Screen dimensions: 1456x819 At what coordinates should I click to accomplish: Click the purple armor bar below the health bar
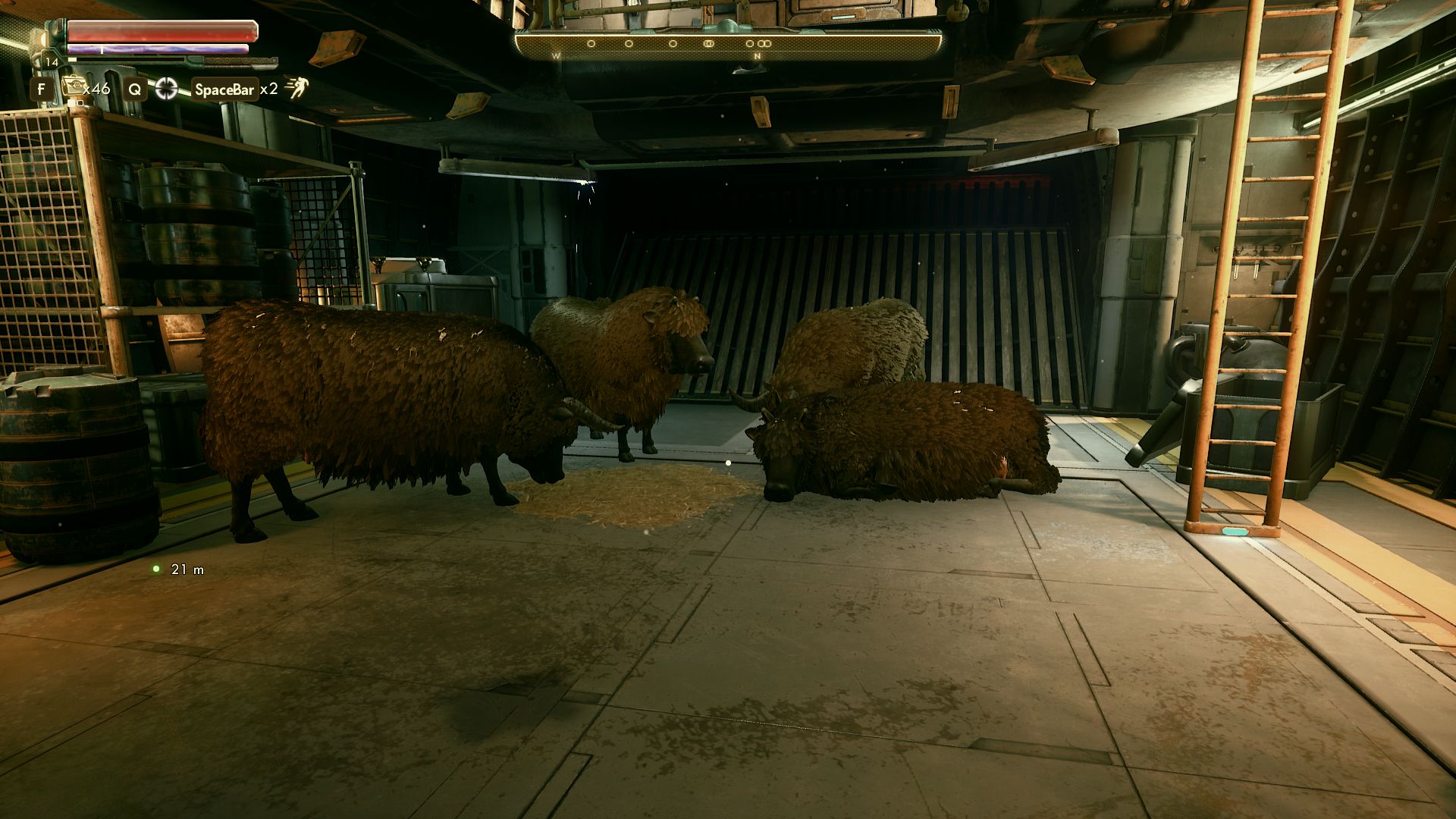tap(157, 49)
